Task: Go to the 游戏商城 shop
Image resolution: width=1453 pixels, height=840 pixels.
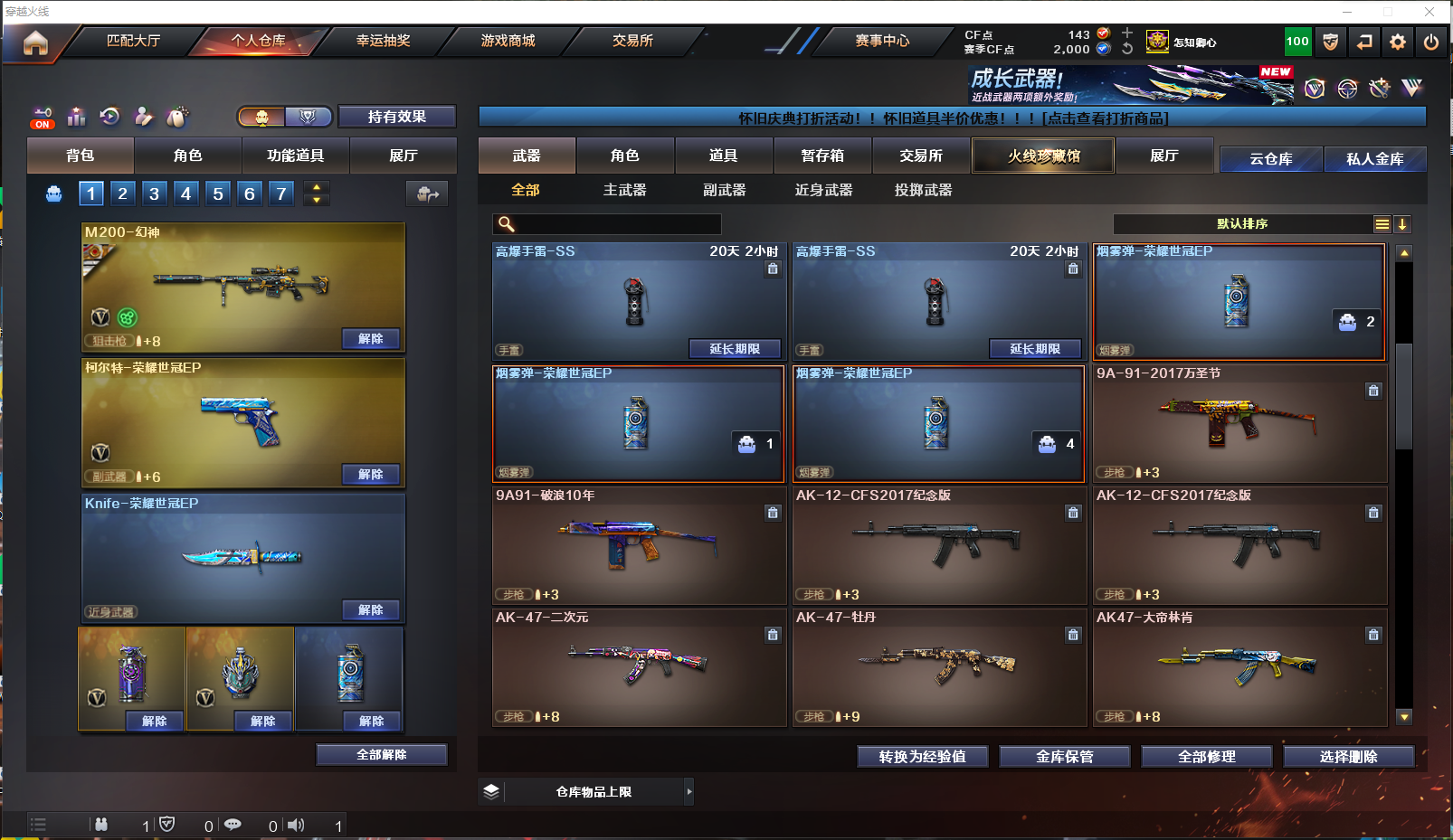Action: (508, 41)
